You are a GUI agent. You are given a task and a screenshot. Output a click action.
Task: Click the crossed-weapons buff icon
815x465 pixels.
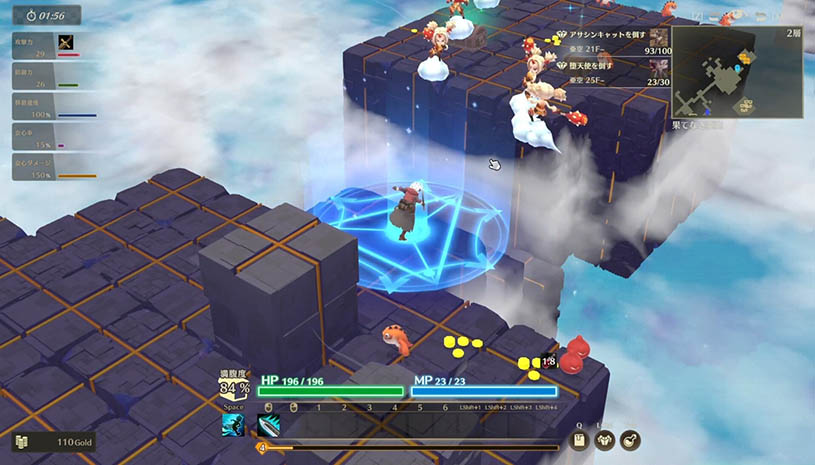point(67,42)
